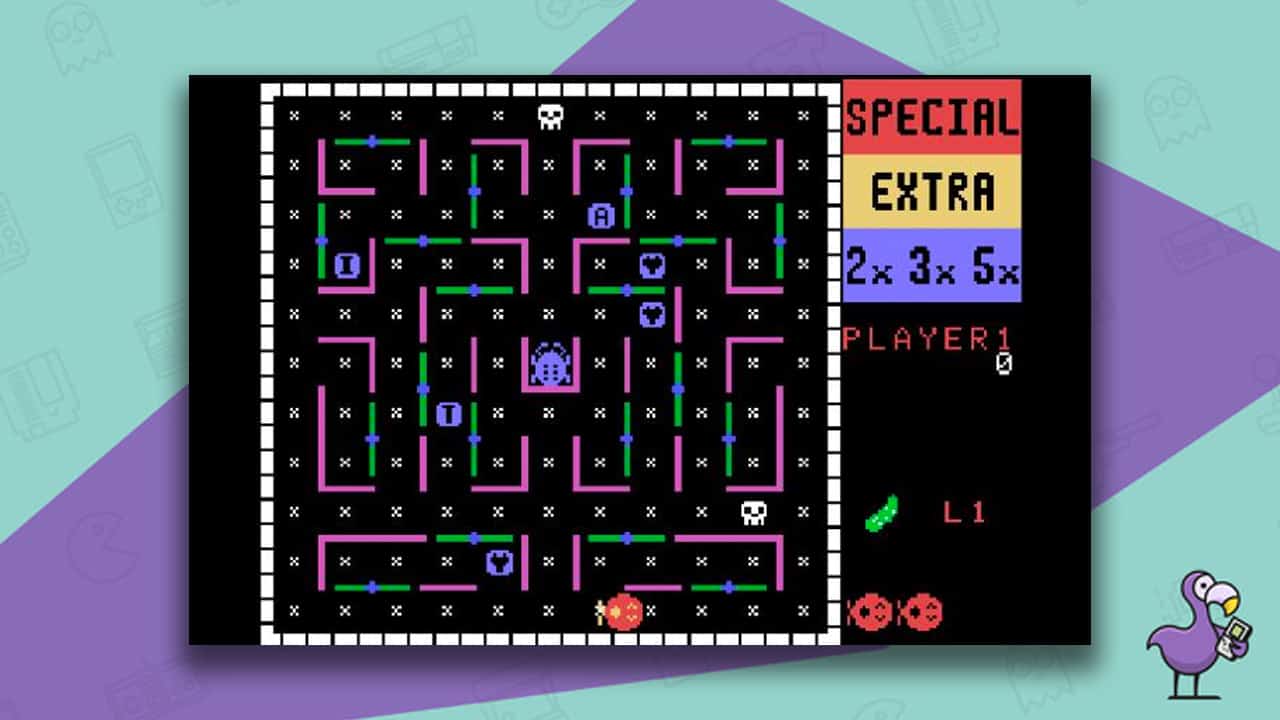Select the letter A block in the maze
The height and width of the screenshot is (720, 1280).
[x=602, y=215]
